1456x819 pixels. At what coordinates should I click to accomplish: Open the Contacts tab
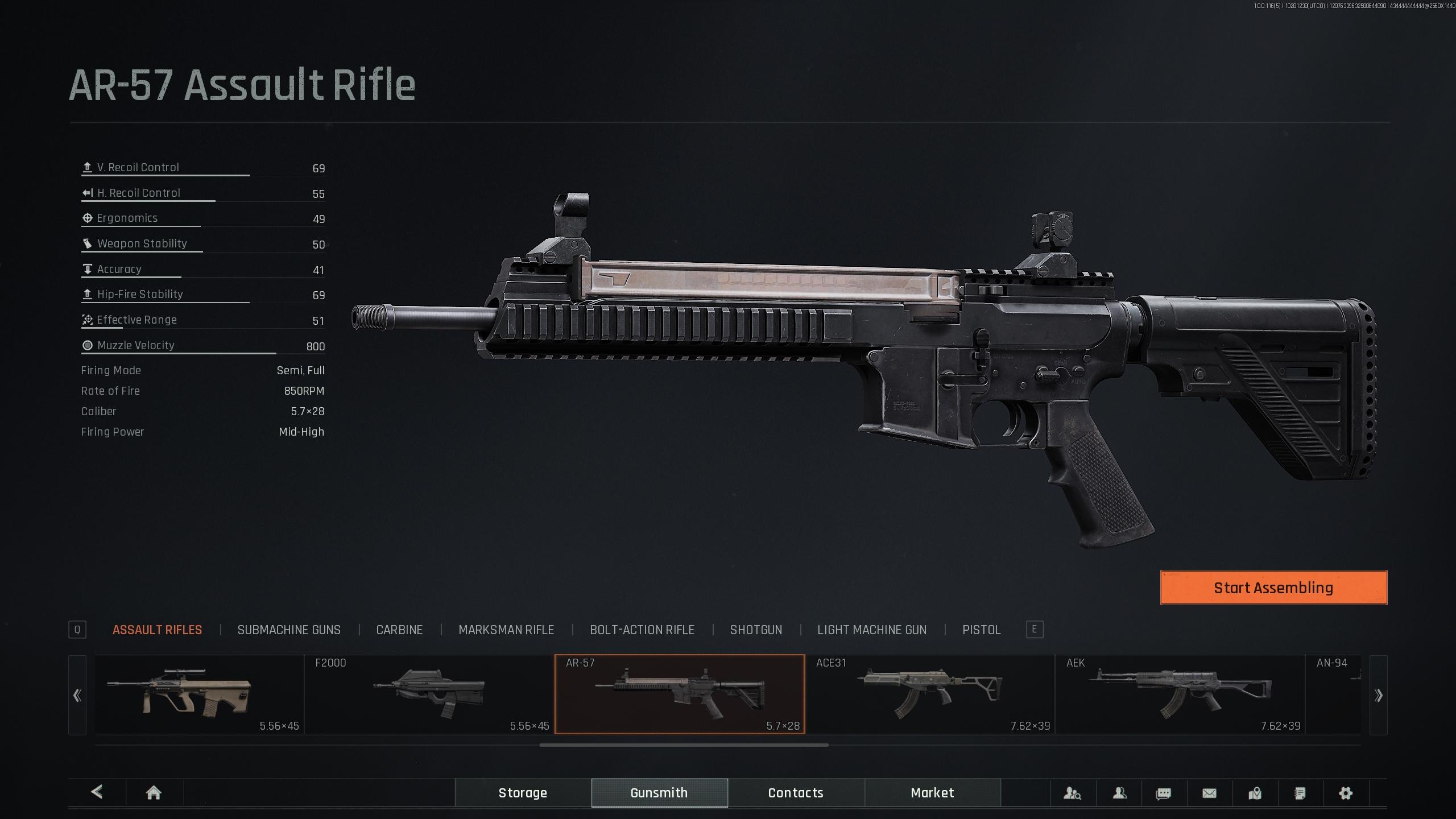pyautogui.click(x=796, y=793)
